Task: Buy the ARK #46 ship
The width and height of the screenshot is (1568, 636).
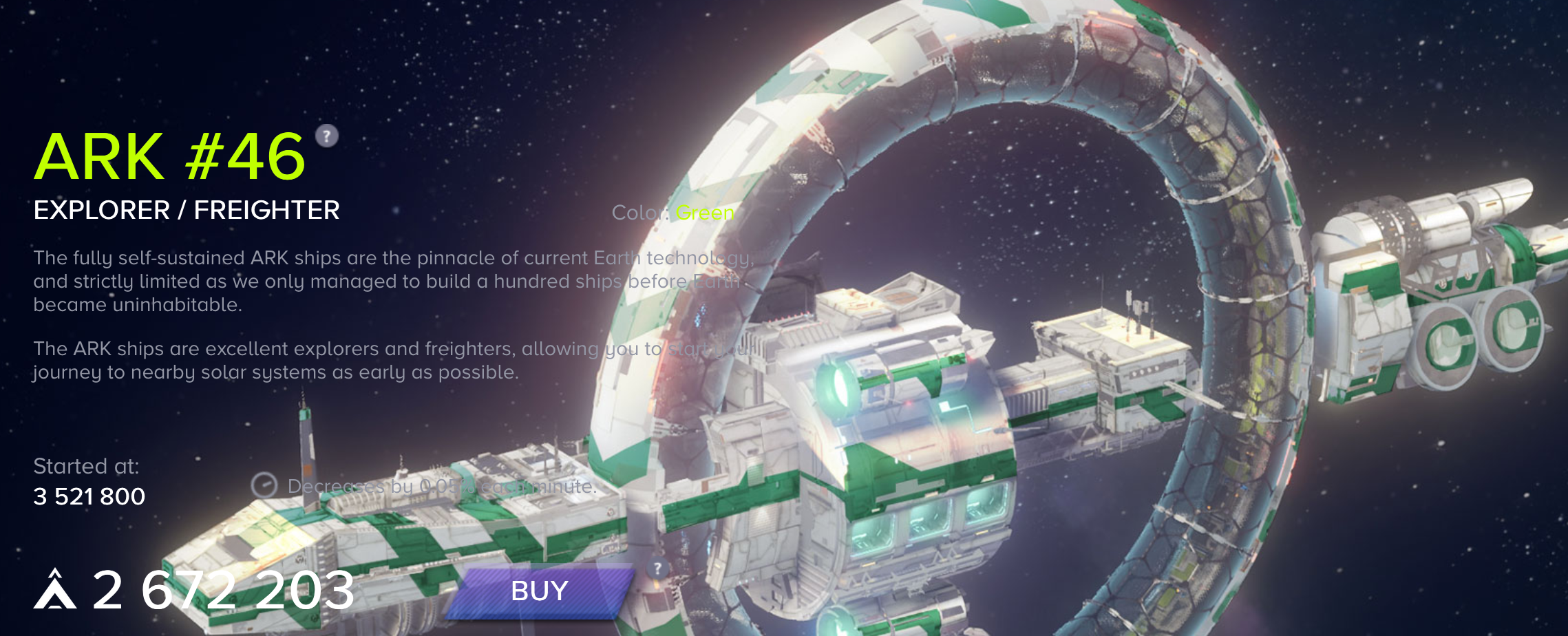Action: tap(540, 591)
